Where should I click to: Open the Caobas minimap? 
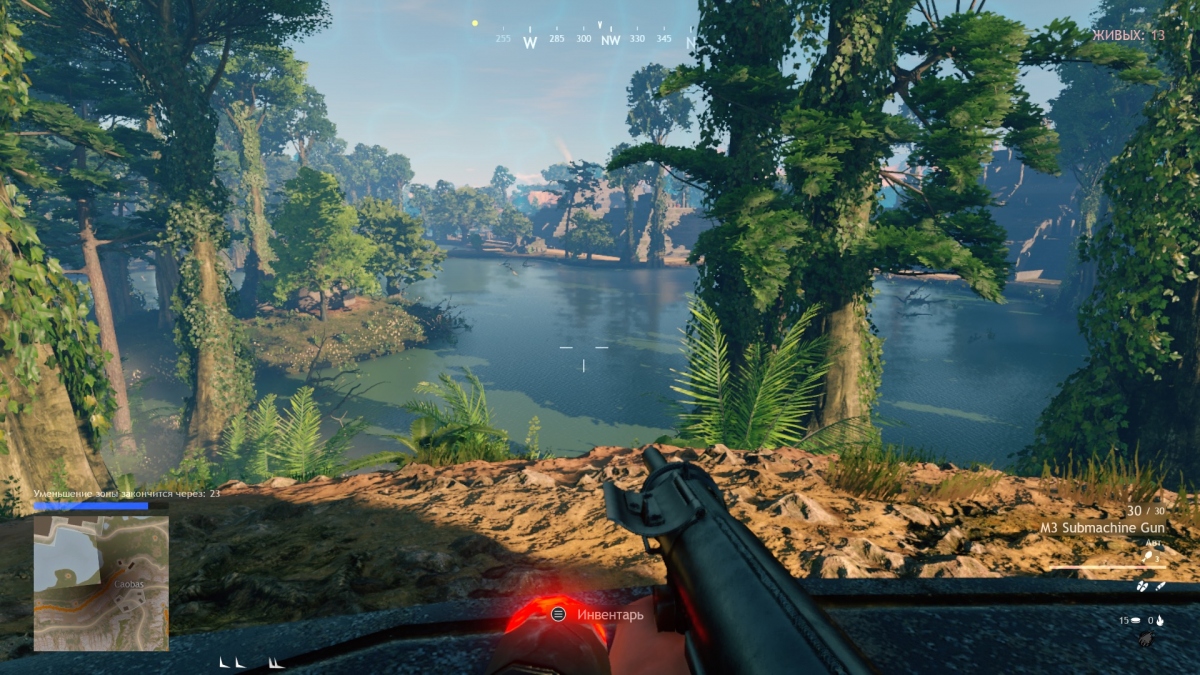click(100, 582)
